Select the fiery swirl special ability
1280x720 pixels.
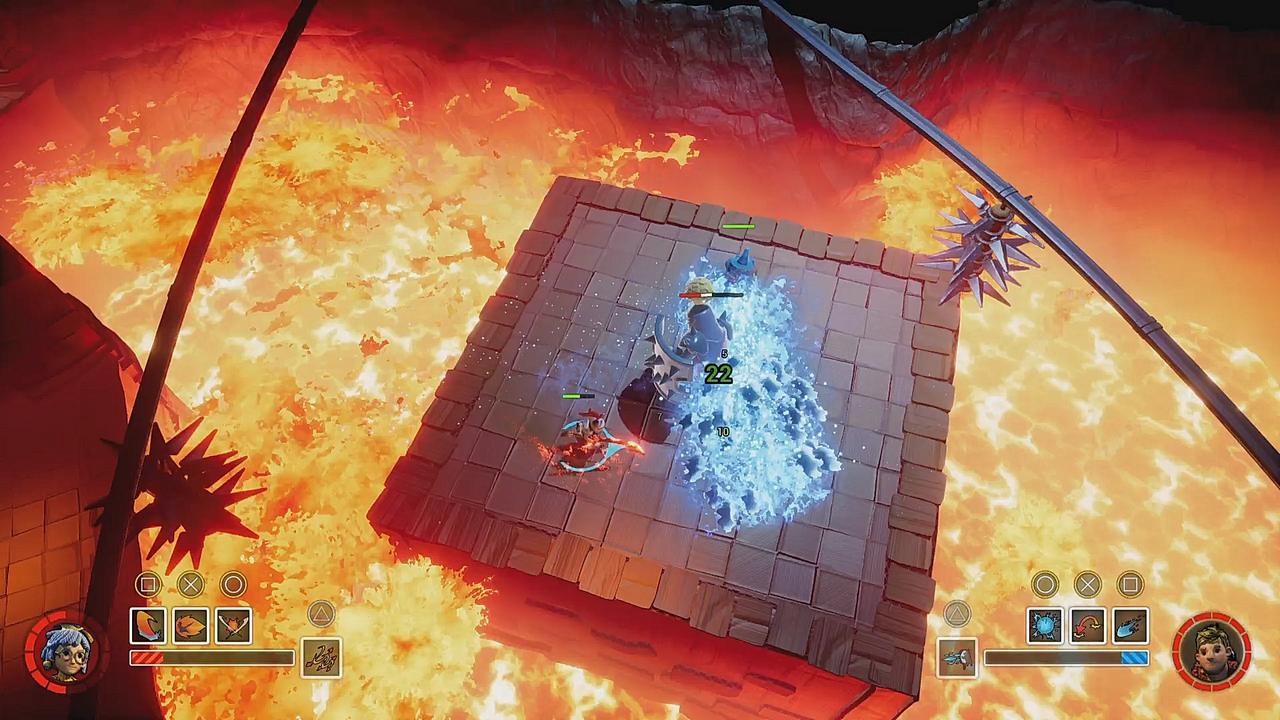pyautogui.click(x=320, y=657)
